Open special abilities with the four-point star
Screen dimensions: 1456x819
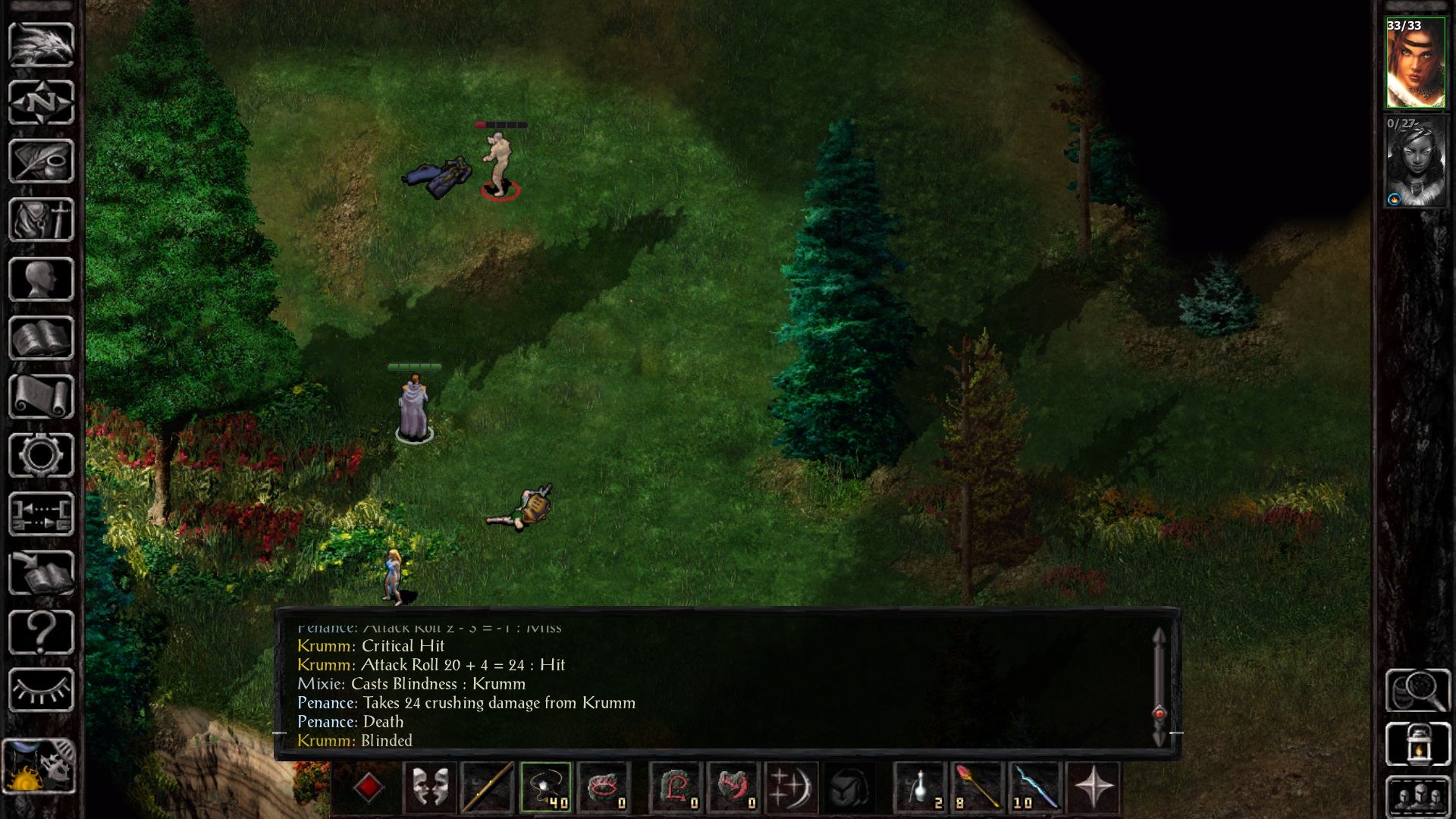(1094, 787)
